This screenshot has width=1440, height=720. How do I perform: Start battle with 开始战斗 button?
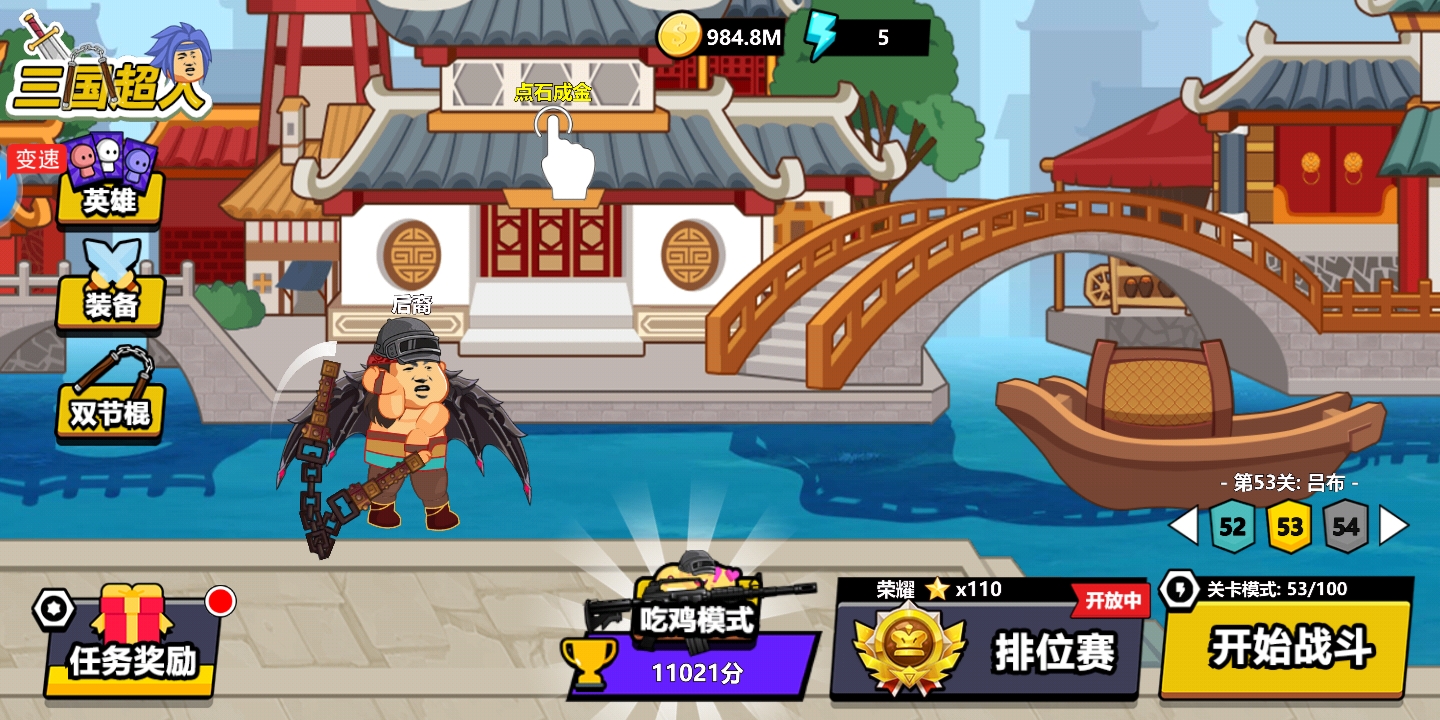point(1290,647)
